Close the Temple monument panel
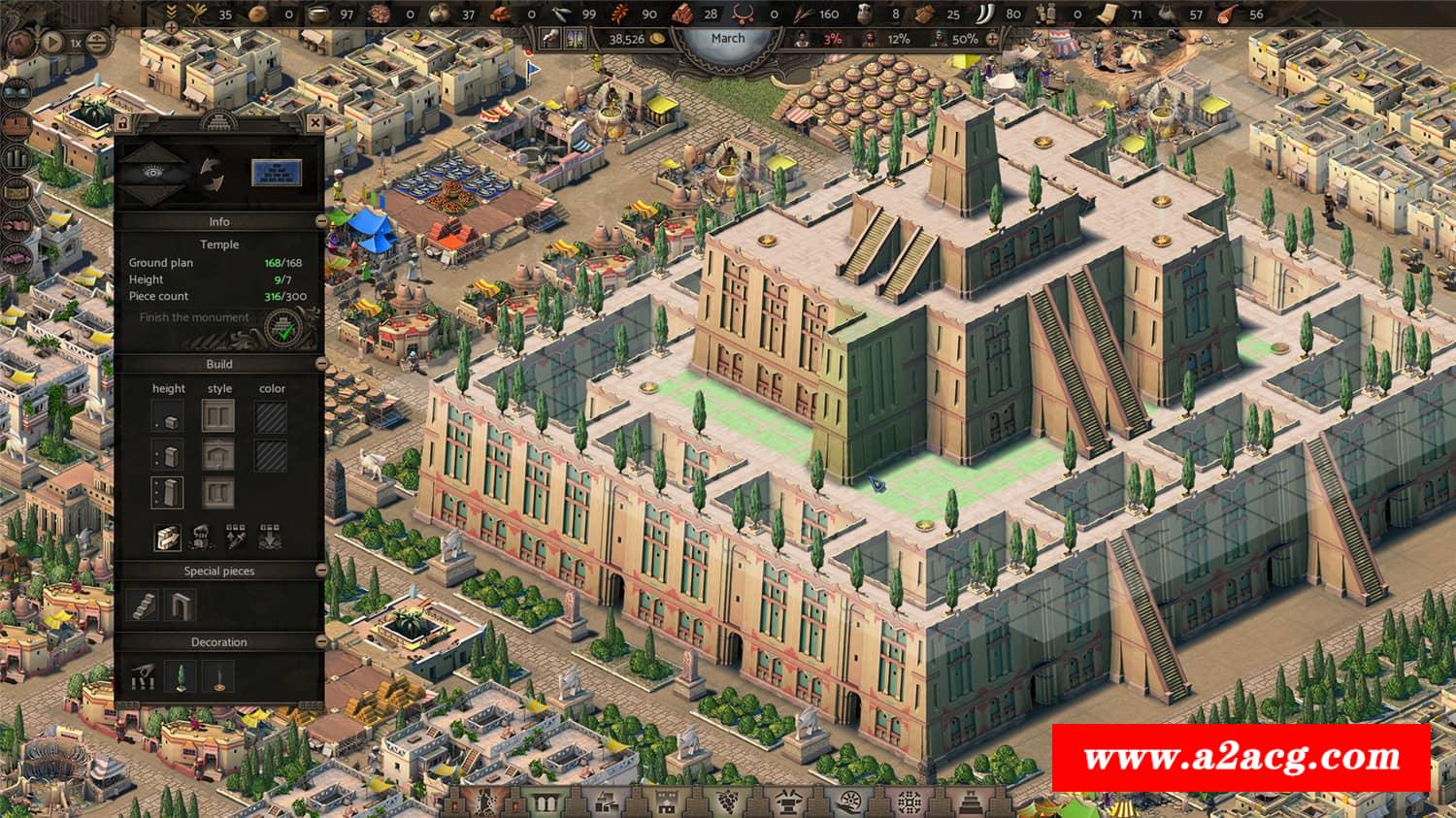Viewport: 1456px width, 818px height. (314, 123)
